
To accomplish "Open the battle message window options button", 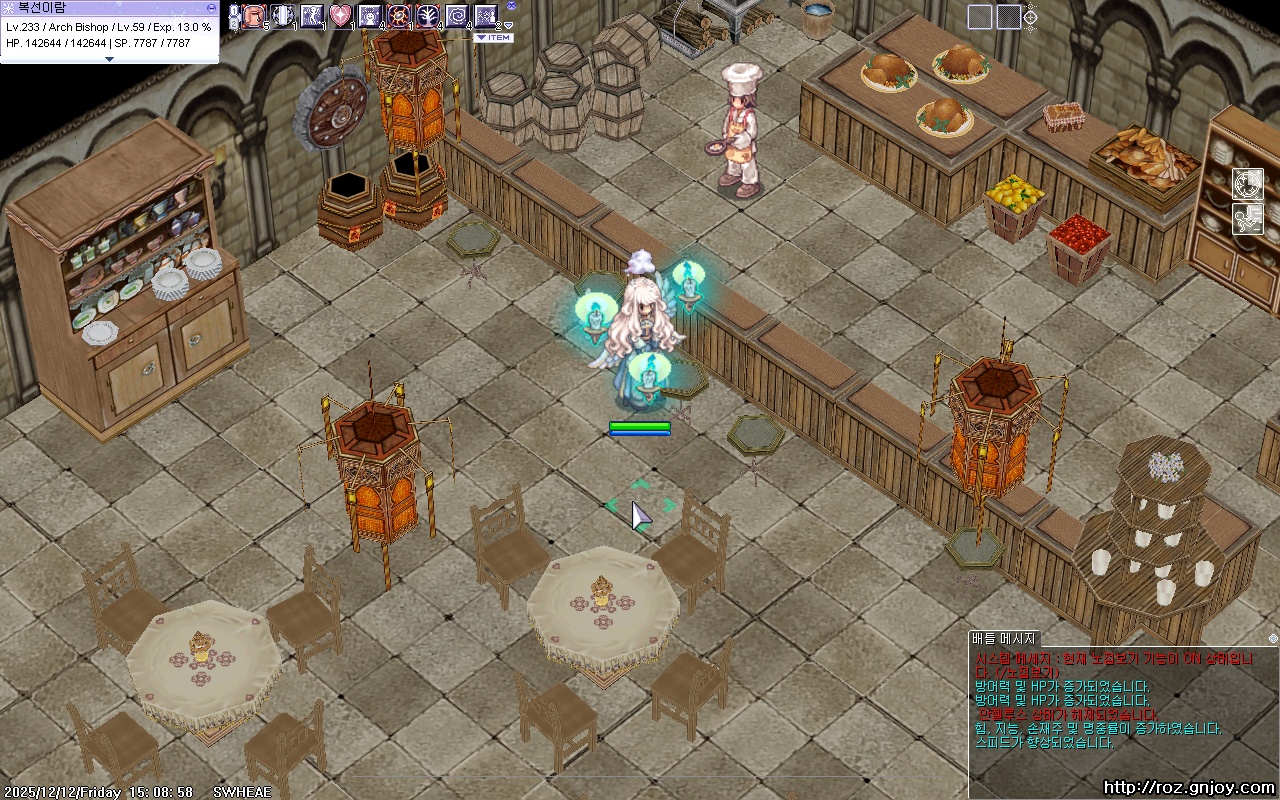I will [x=1272, y=638].
